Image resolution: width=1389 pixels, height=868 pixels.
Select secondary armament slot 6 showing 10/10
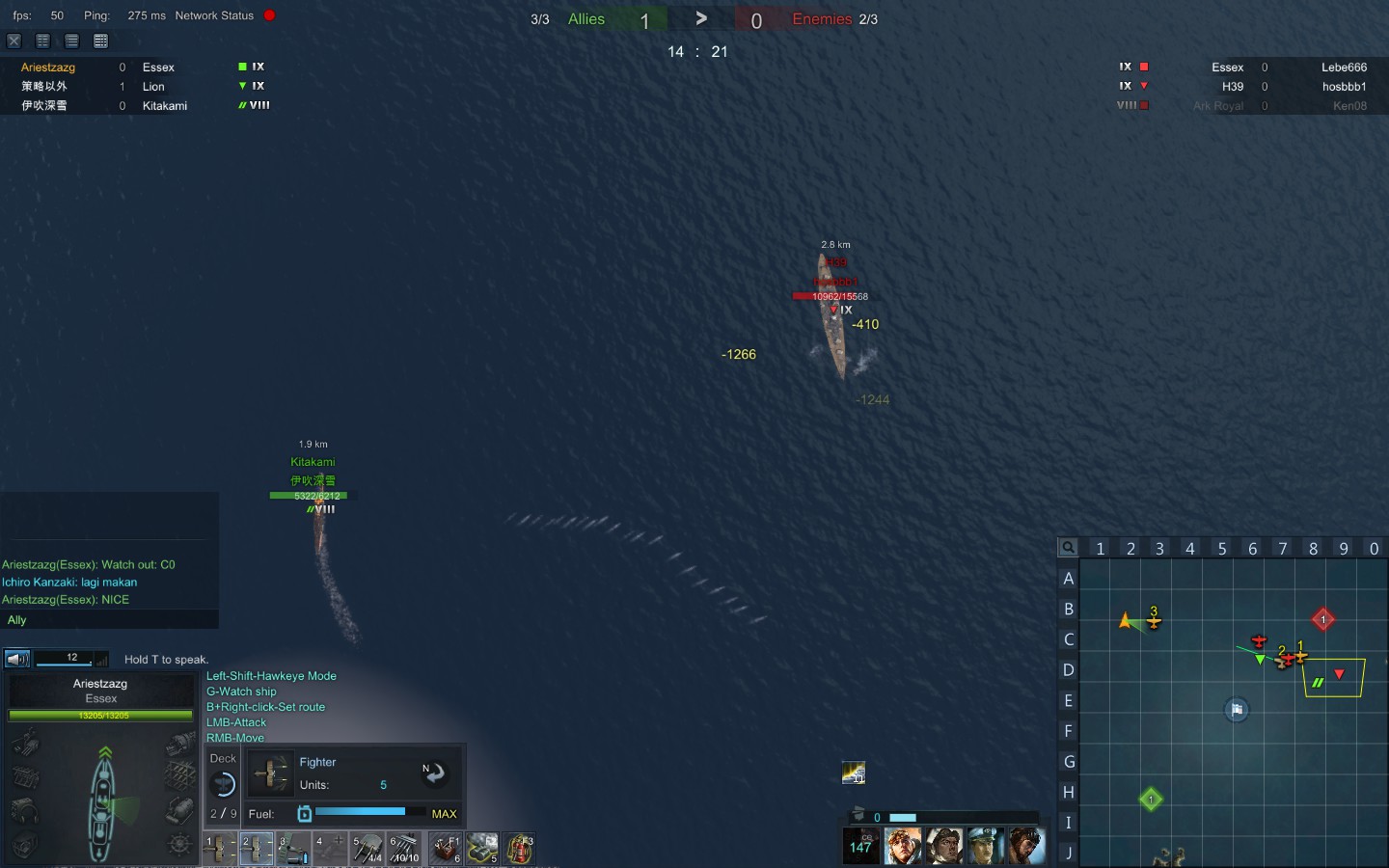(x=404, y=849)
